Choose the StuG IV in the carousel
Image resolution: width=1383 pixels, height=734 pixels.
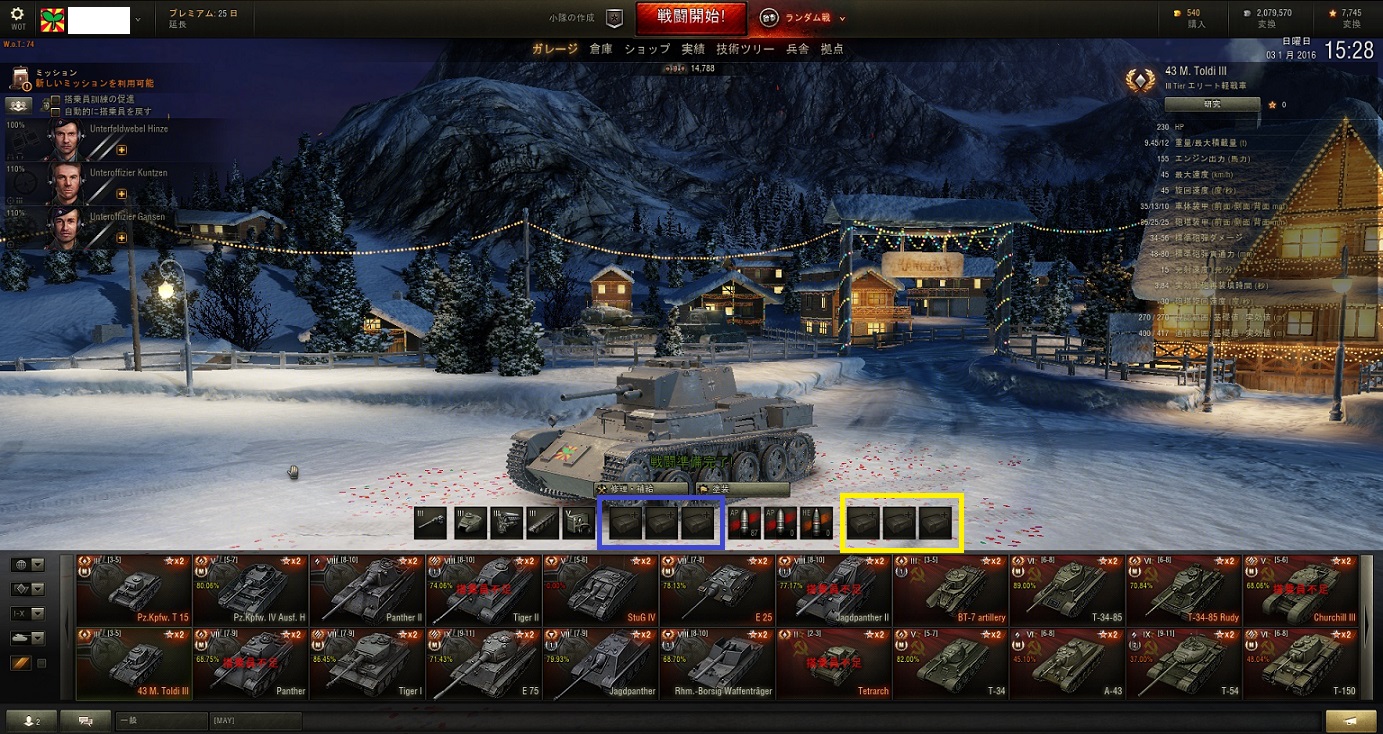pyautogui.click(x=601, y=590)
